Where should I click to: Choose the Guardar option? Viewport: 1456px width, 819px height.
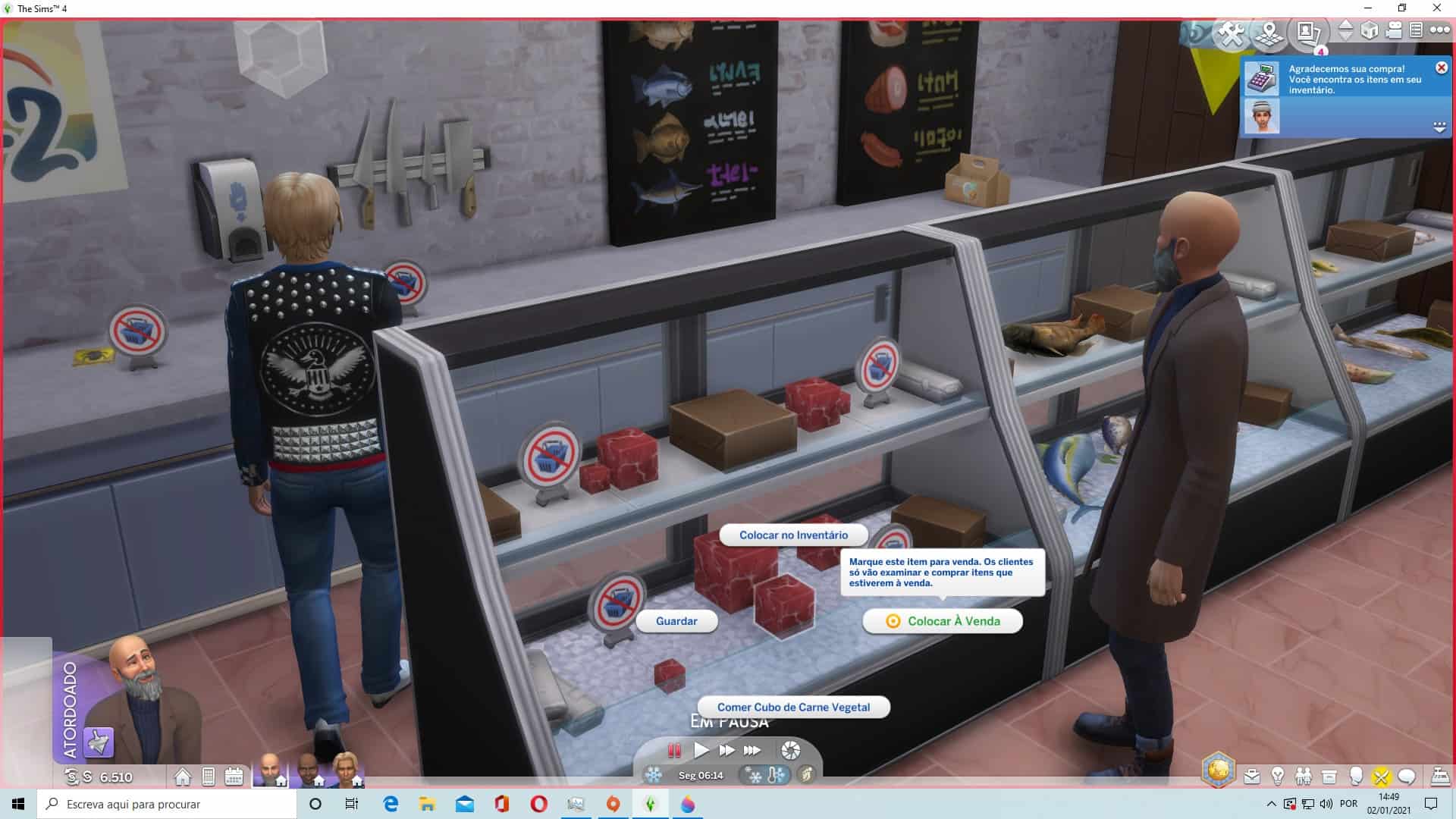coord(676,621)
